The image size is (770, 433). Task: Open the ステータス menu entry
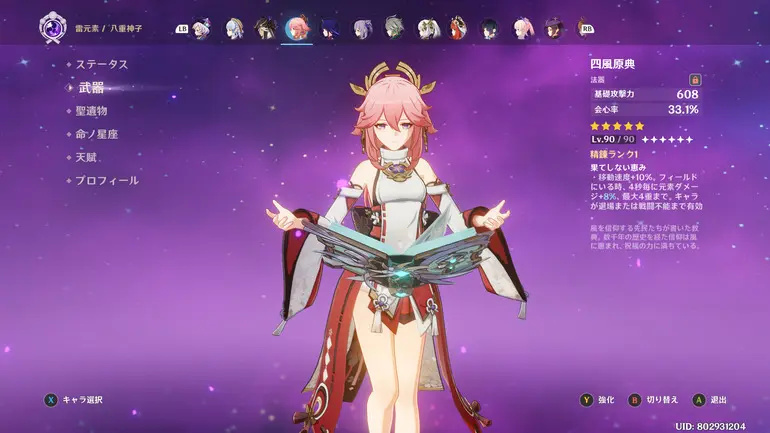101,64
